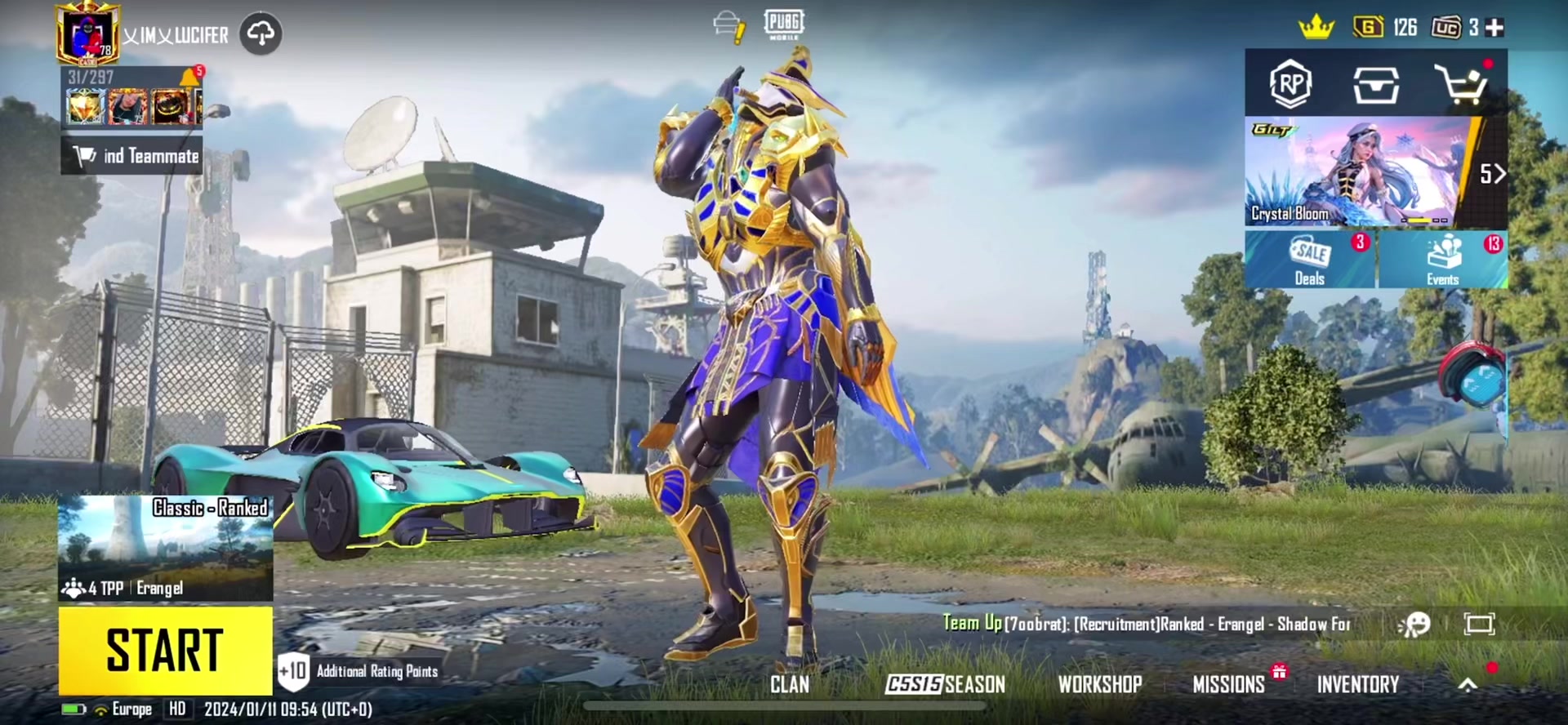Open the Find Teammate button
1568x725 pixels.
coord(131,155)
